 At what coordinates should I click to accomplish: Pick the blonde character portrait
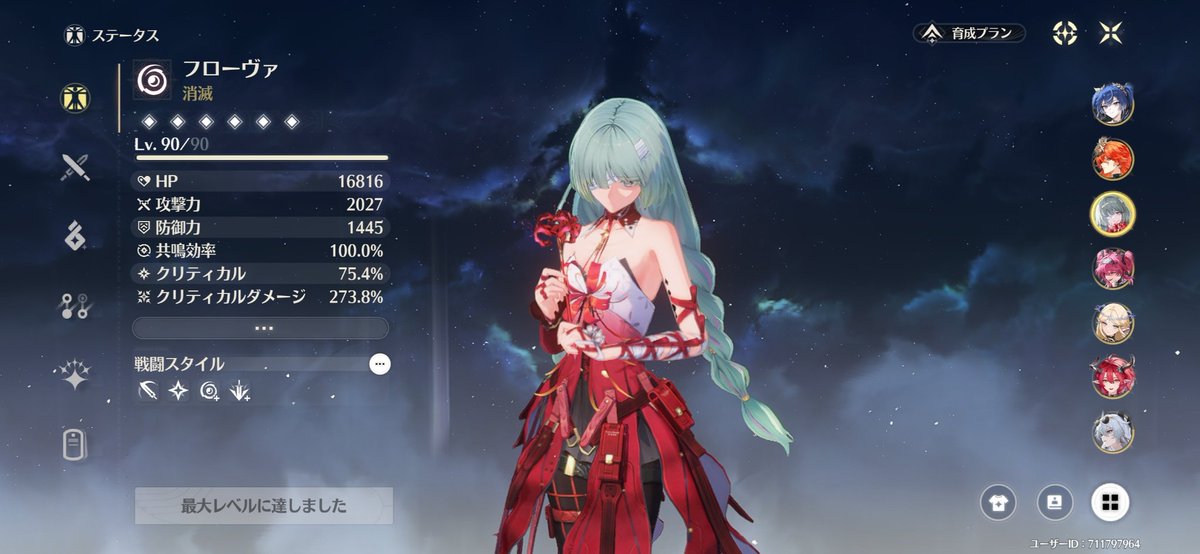click(1112, 323)
